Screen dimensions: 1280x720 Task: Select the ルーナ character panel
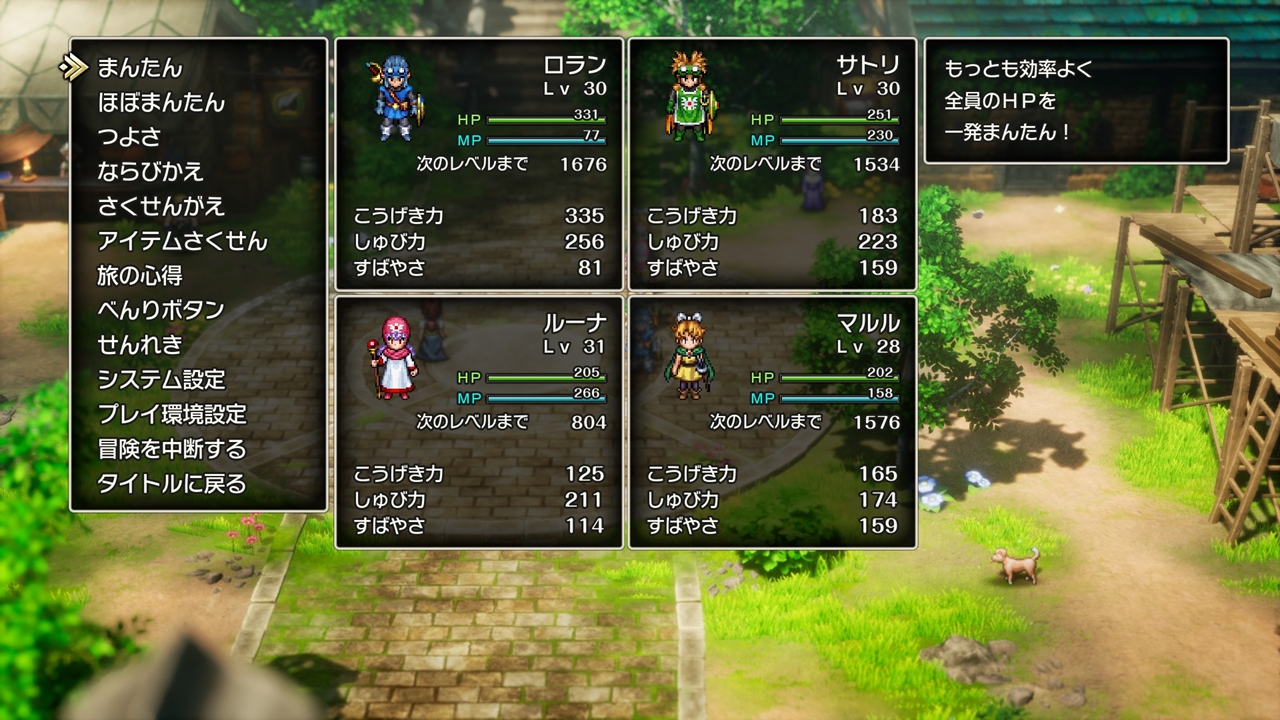point(479,422)
